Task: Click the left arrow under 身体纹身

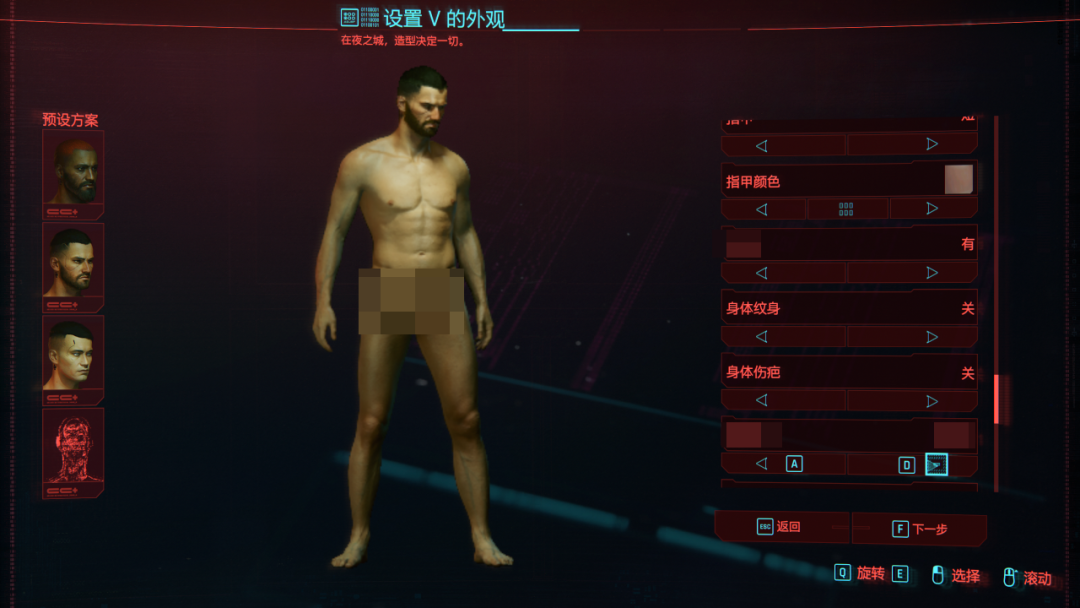Action: pyautogui.click(x=762, y=337)
